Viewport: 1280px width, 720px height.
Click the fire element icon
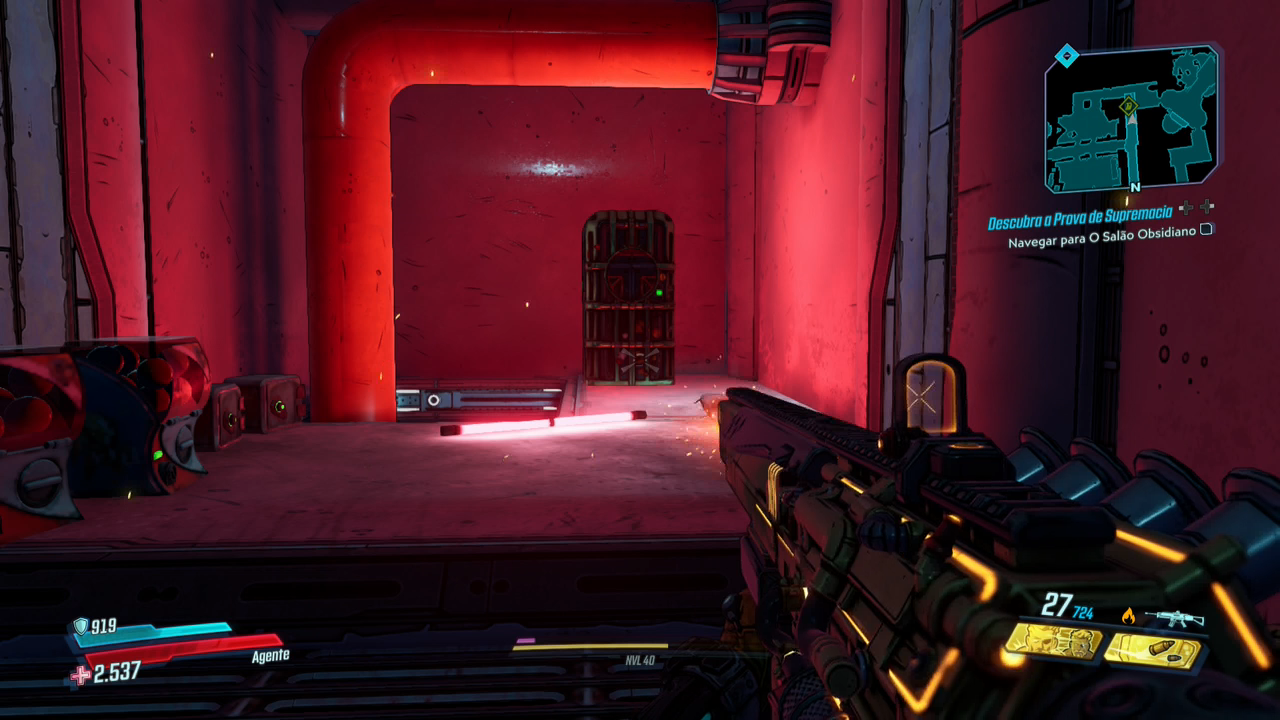click(1128, 616)
